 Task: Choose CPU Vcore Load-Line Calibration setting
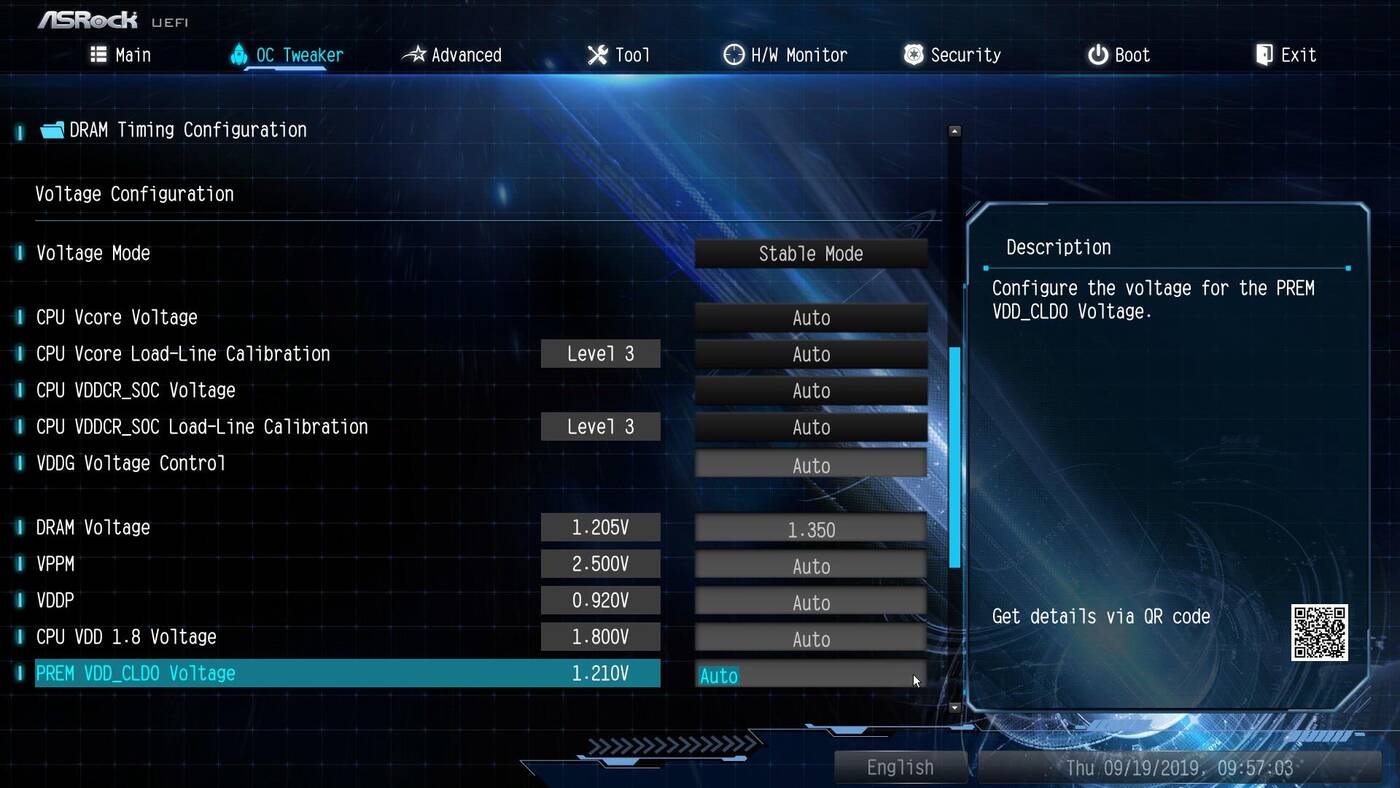(810, 354)
